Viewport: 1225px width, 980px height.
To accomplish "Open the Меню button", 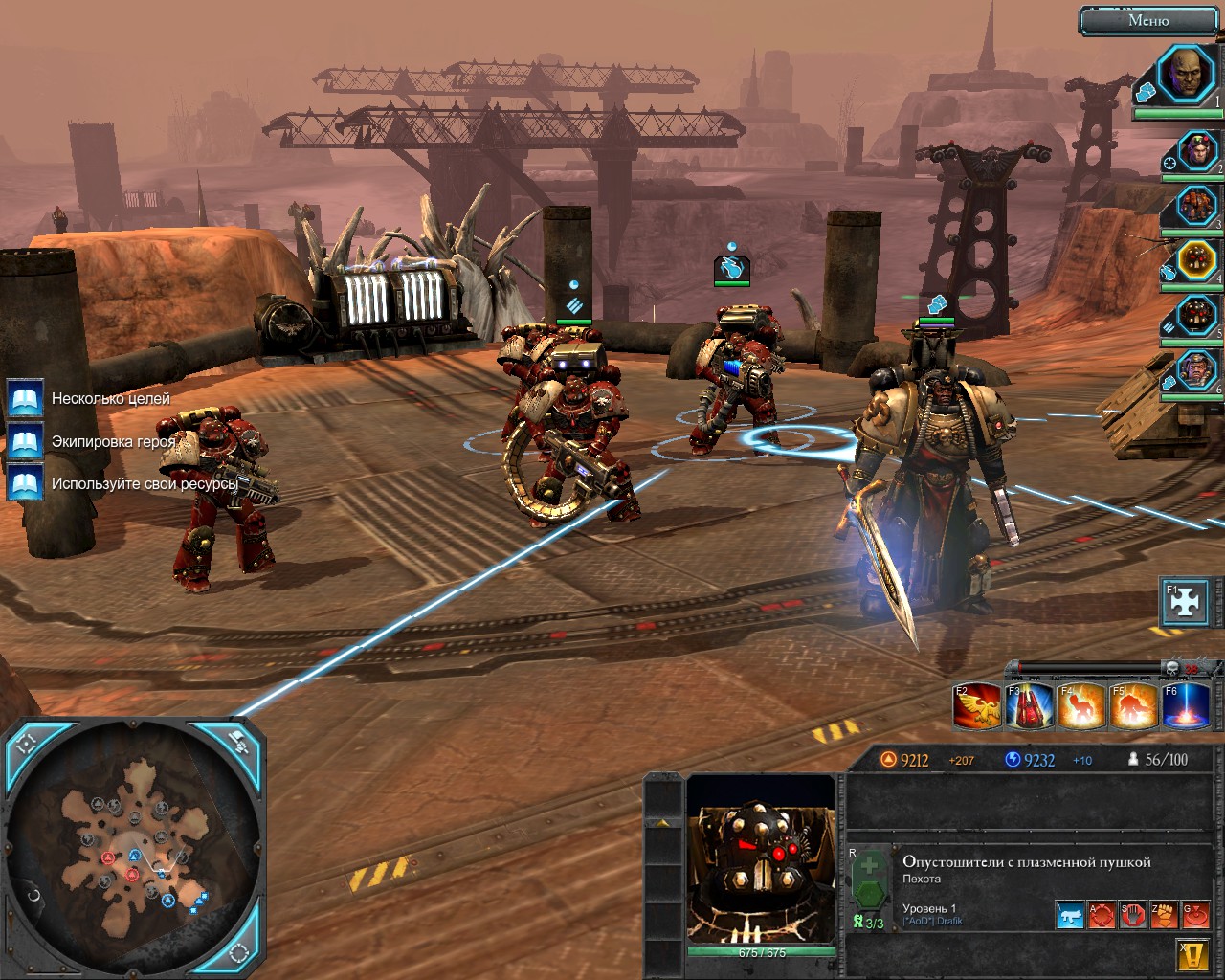I will (x=1148, y=20).
